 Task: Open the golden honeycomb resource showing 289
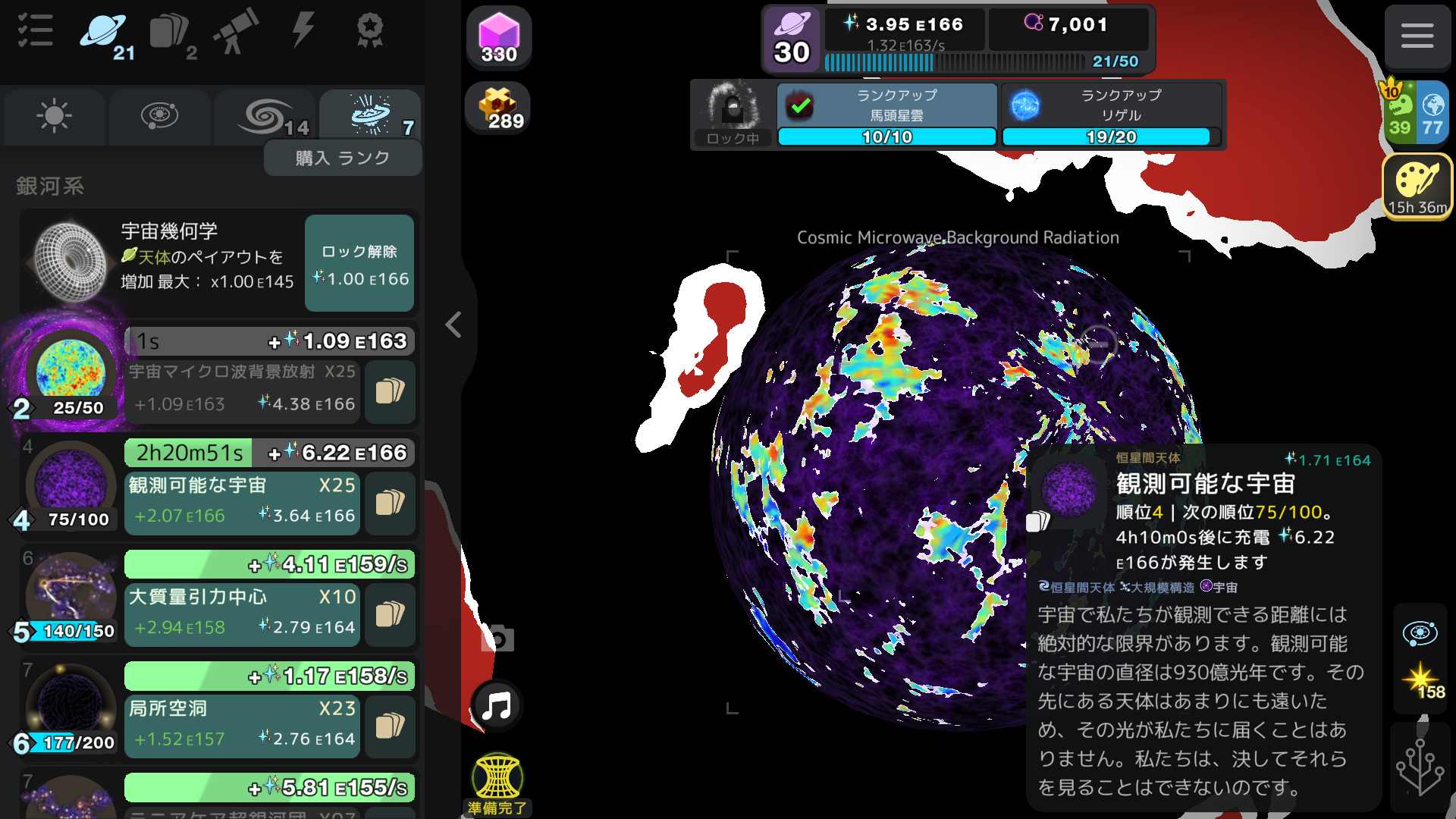tap(500, 106)
